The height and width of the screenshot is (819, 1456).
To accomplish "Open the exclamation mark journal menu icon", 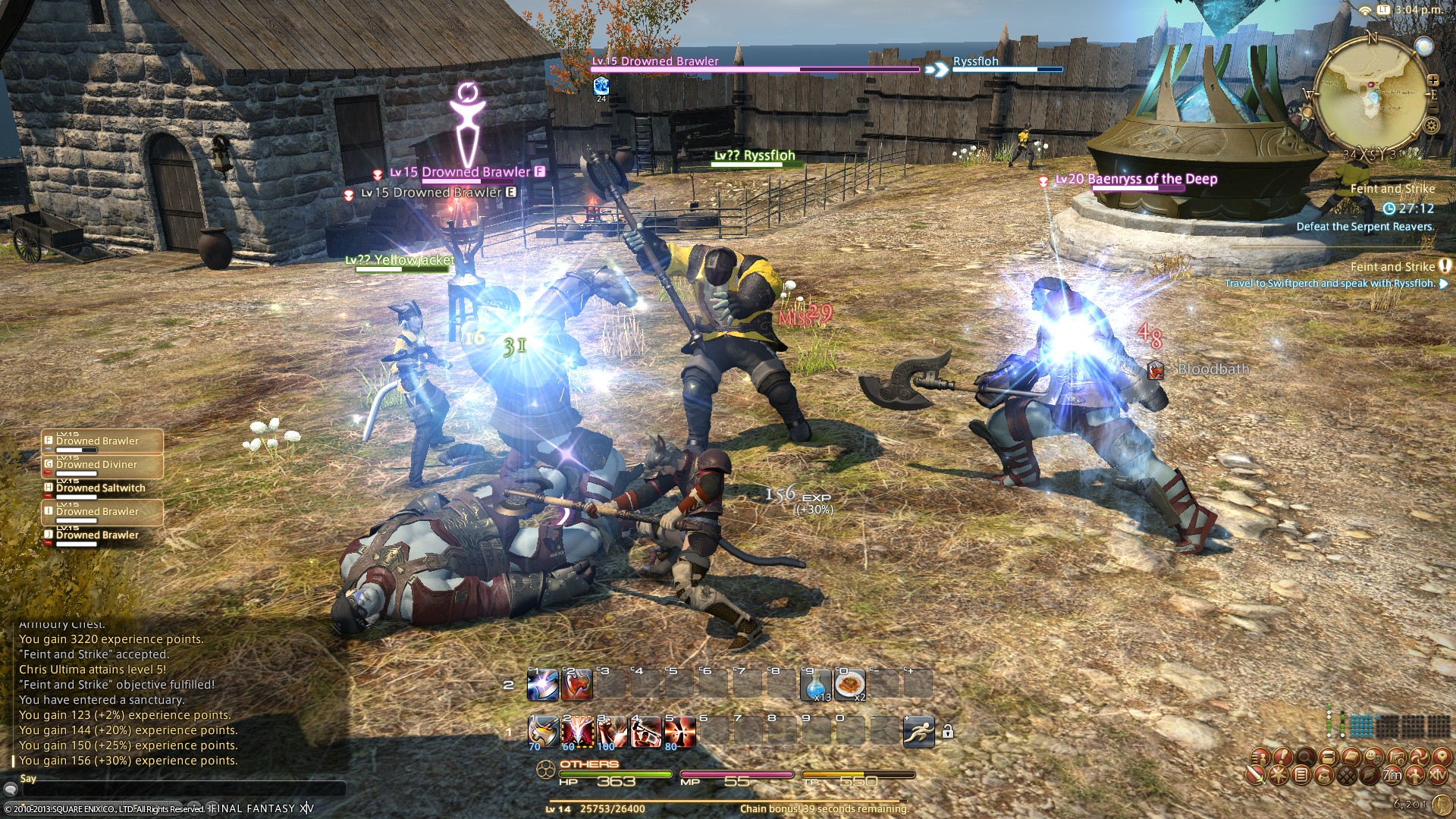I will (1282, 757).
